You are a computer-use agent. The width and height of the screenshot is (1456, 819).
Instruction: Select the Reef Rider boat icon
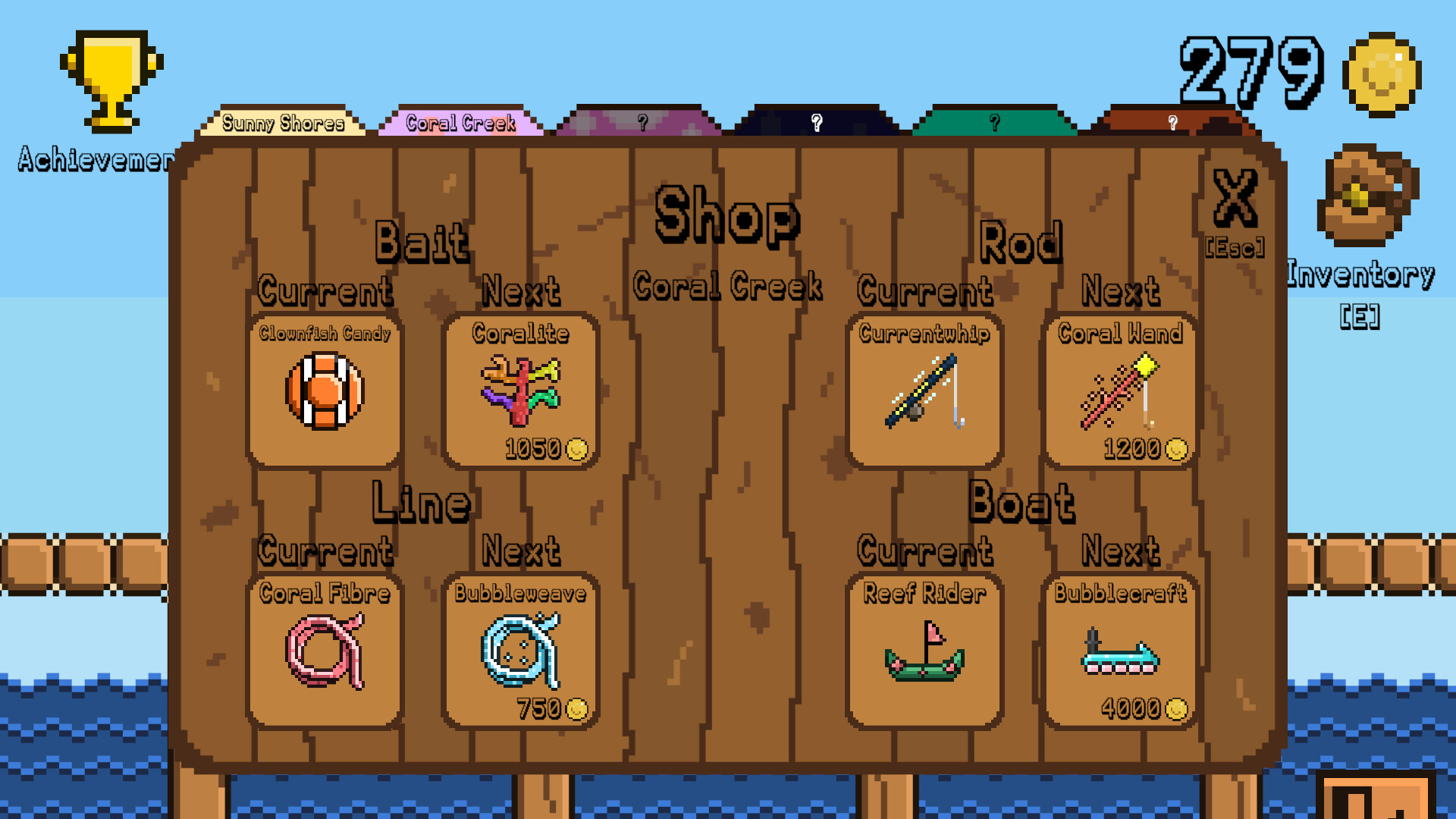tap(925, 652)
